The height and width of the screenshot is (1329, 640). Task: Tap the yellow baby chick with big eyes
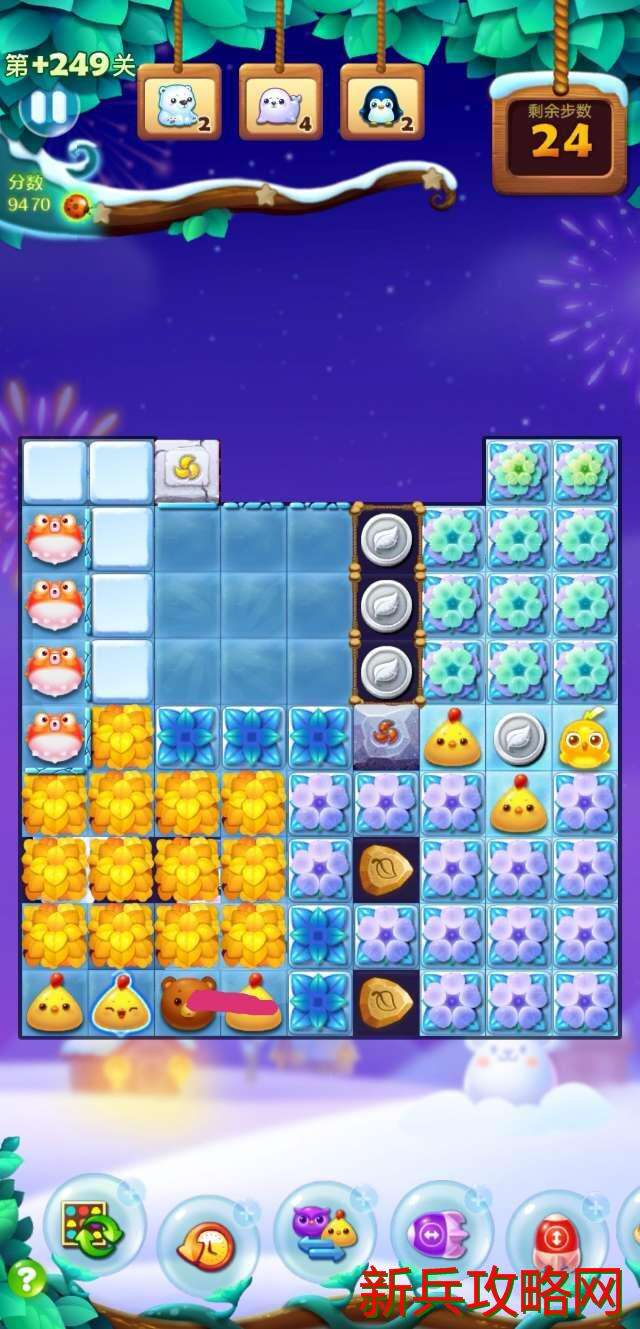[584, 739]
